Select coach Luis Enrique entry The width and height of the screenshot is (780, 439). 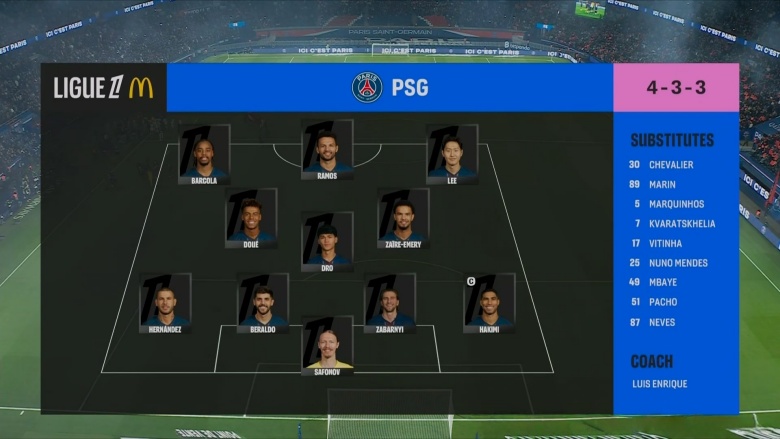click(x=660, y=383)
